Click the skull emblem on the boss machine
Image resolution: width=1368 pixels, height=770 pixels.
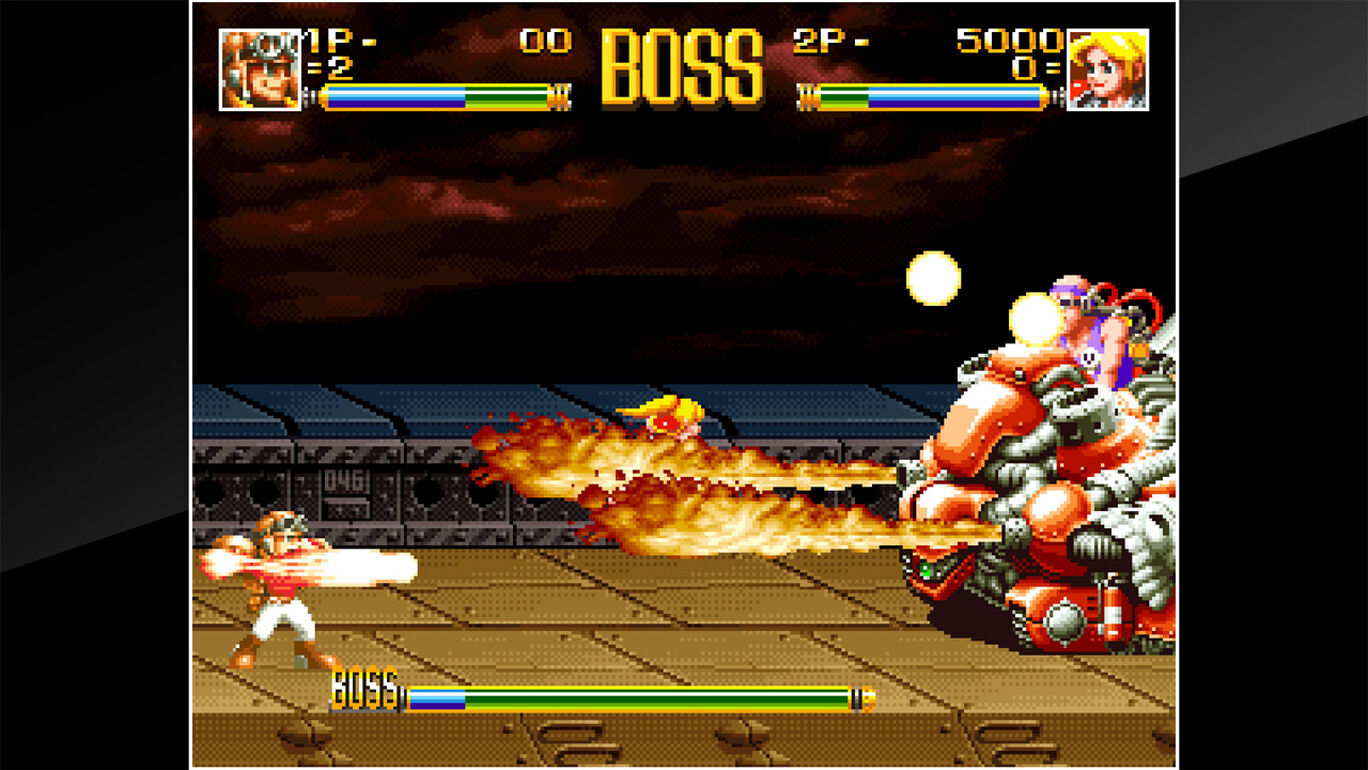(x=1087, y=358)
